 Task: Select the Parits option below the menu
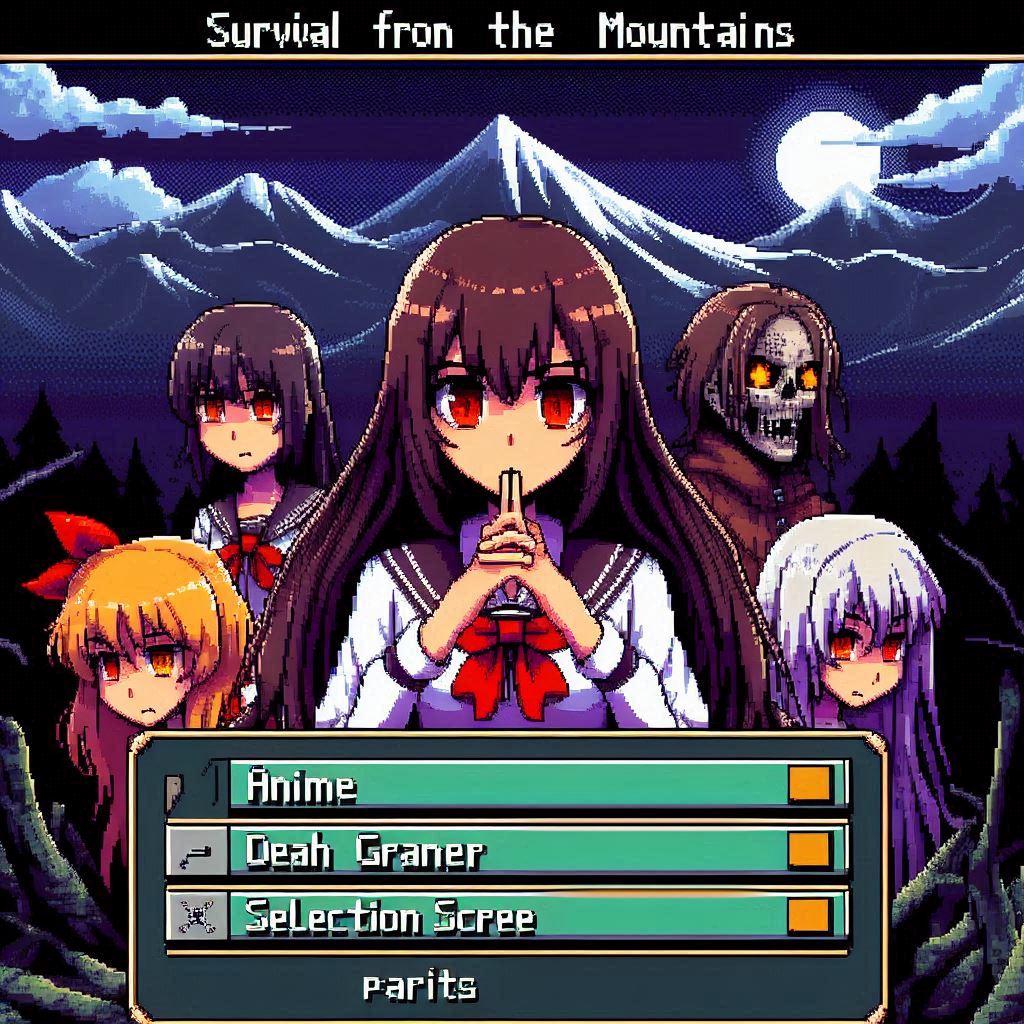(x=419, y=987)
